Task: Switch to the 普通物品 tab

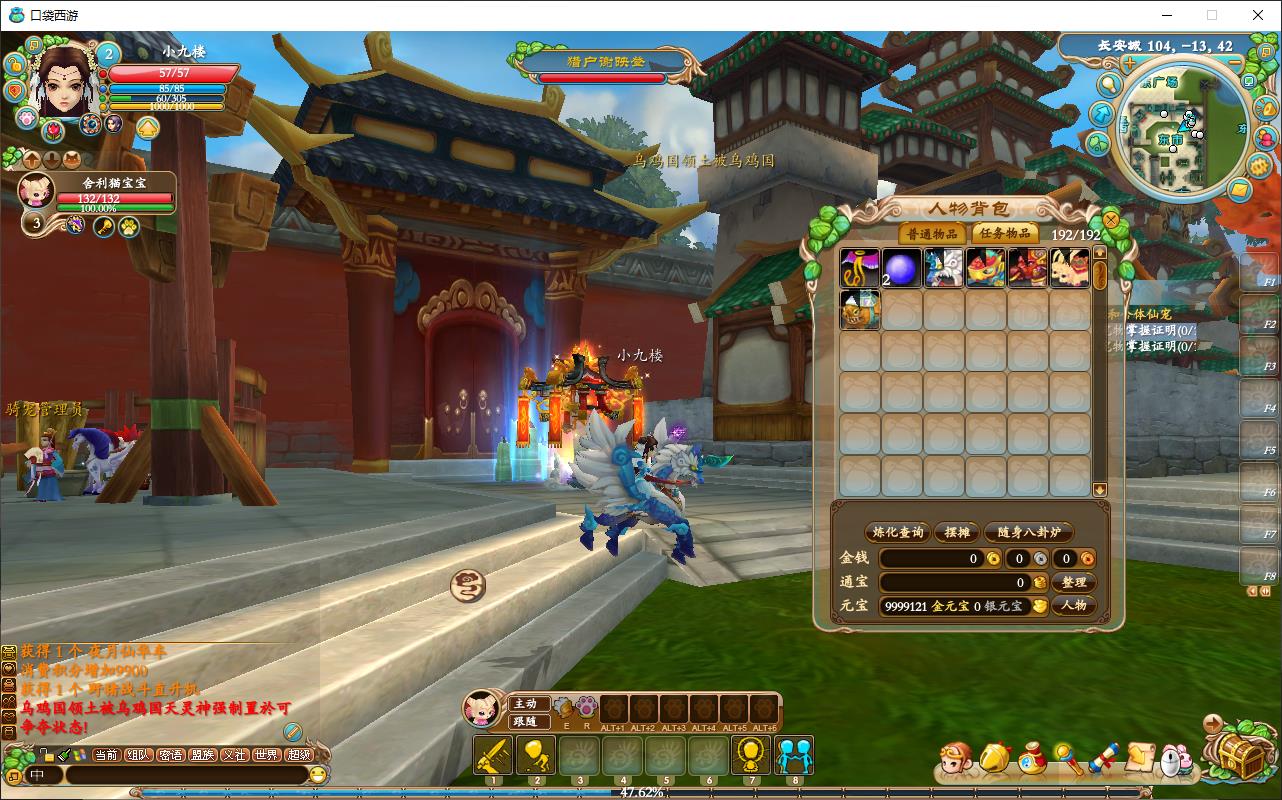Action: 932,233
